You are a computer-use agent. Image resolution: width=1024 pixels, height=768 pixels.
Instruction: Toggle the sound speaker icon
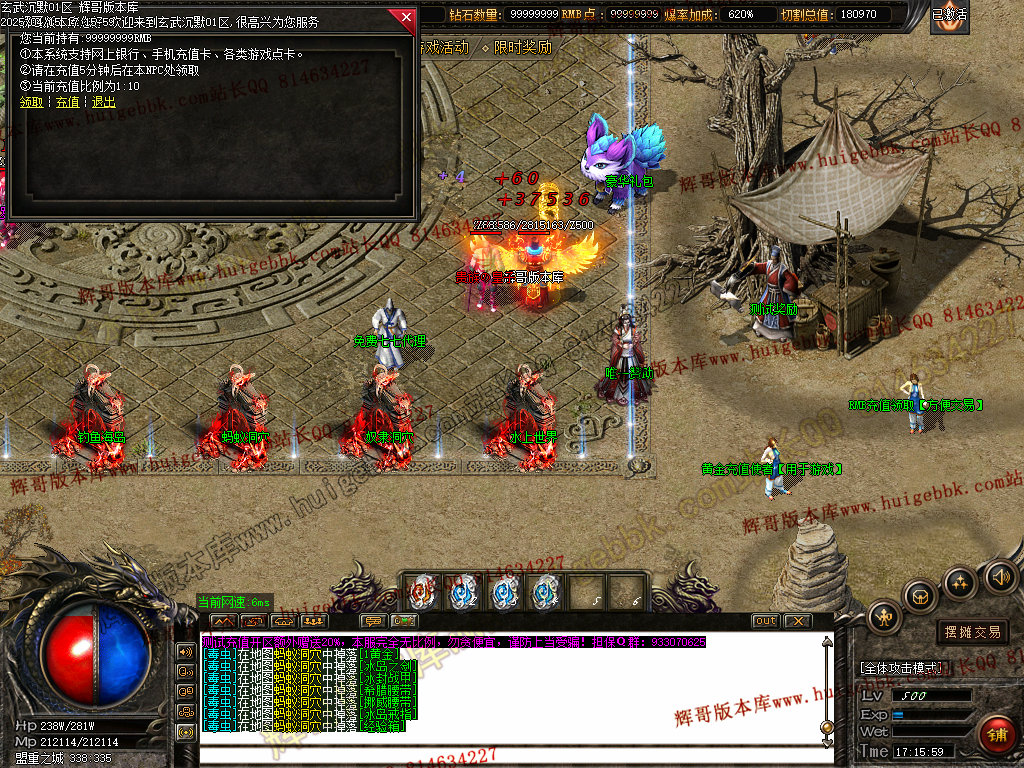1000,576
